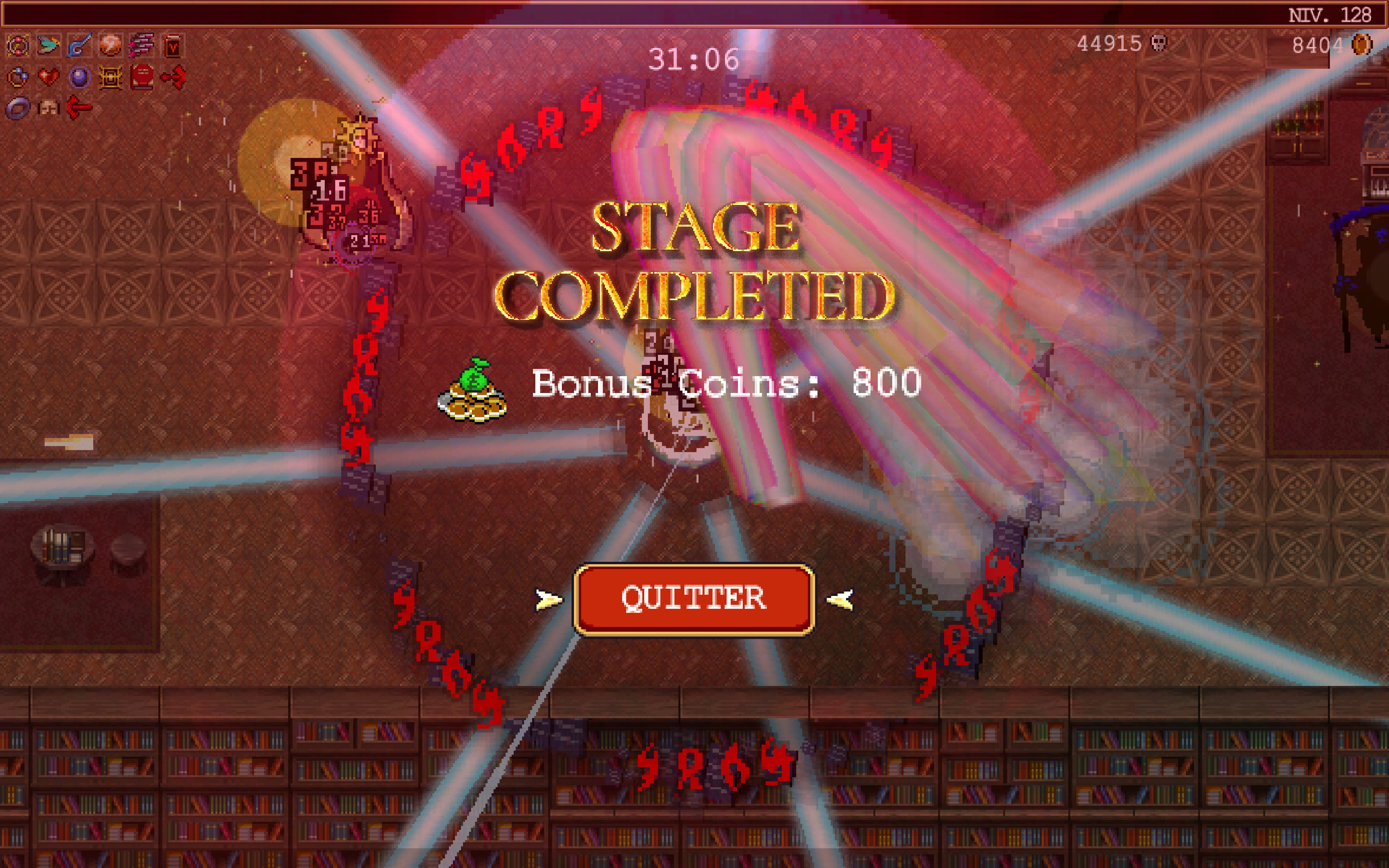The width and height of the screenshot is (1389, 868).
Task: Select the blue Attractorb item icon
Action: [x=79, y=77]
